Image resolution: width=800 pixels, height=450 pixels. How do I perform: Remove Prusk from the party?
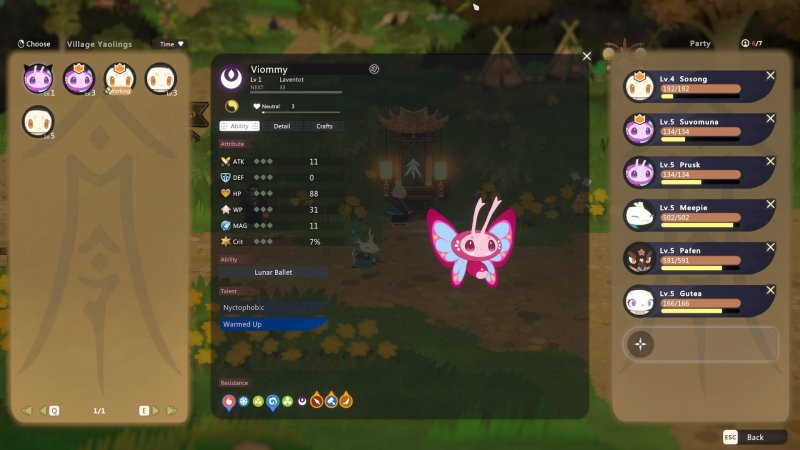[x=770, y=162]
